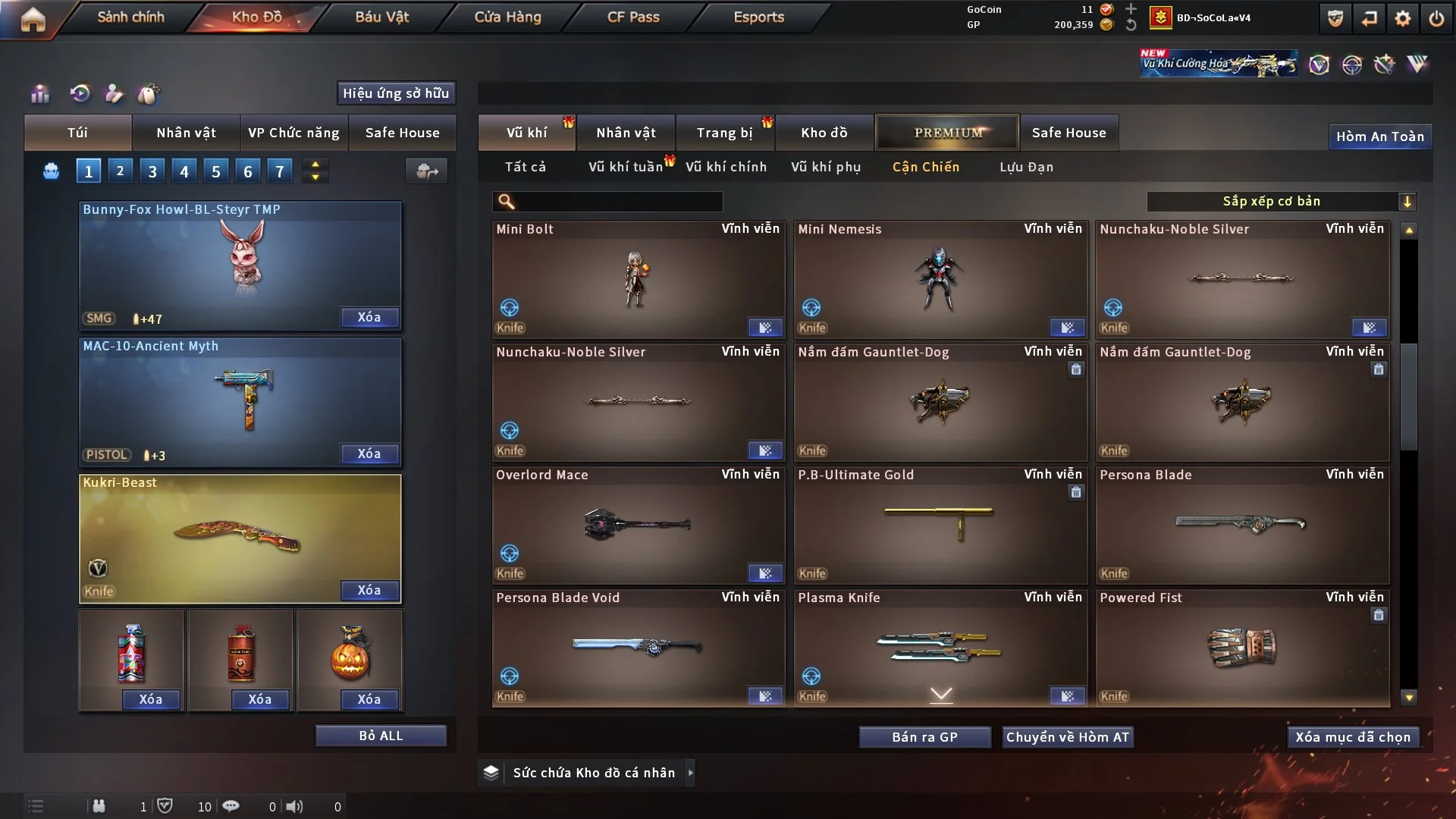The height and width of the screenshot is (819, 1456).
Task: Toggle the blue flag on Plasma Knife card
Action: (1068, 694)
